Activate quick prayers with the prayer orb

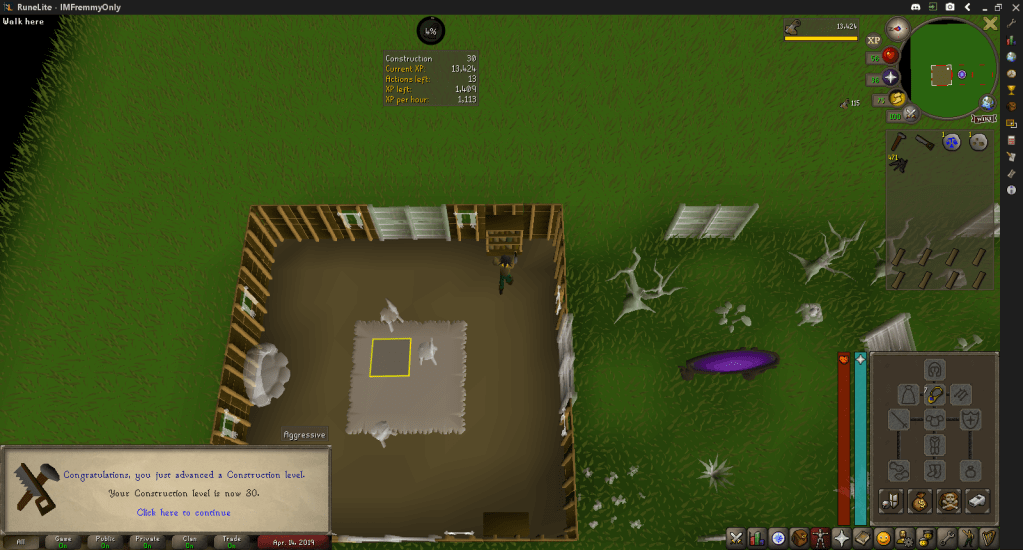click(x=889, y=78)
